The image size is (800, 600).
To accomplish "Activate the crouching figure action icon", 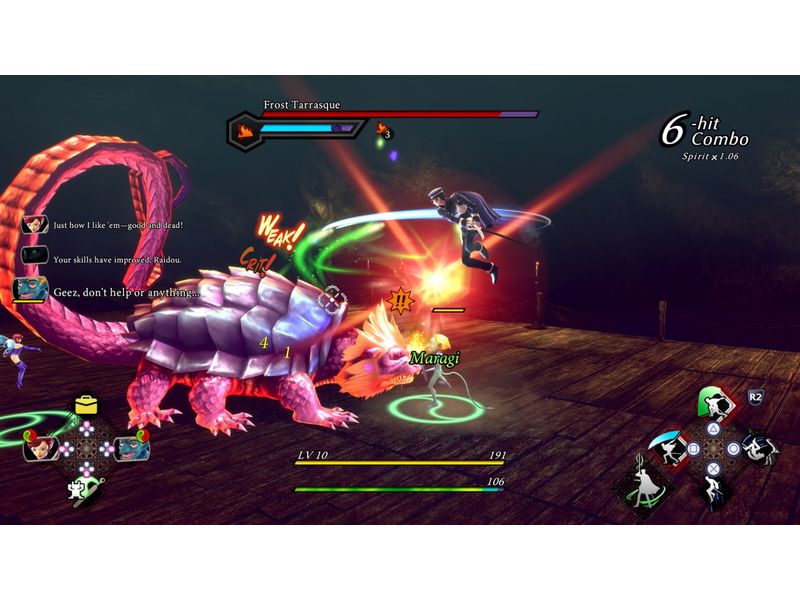I will point(712,491).
